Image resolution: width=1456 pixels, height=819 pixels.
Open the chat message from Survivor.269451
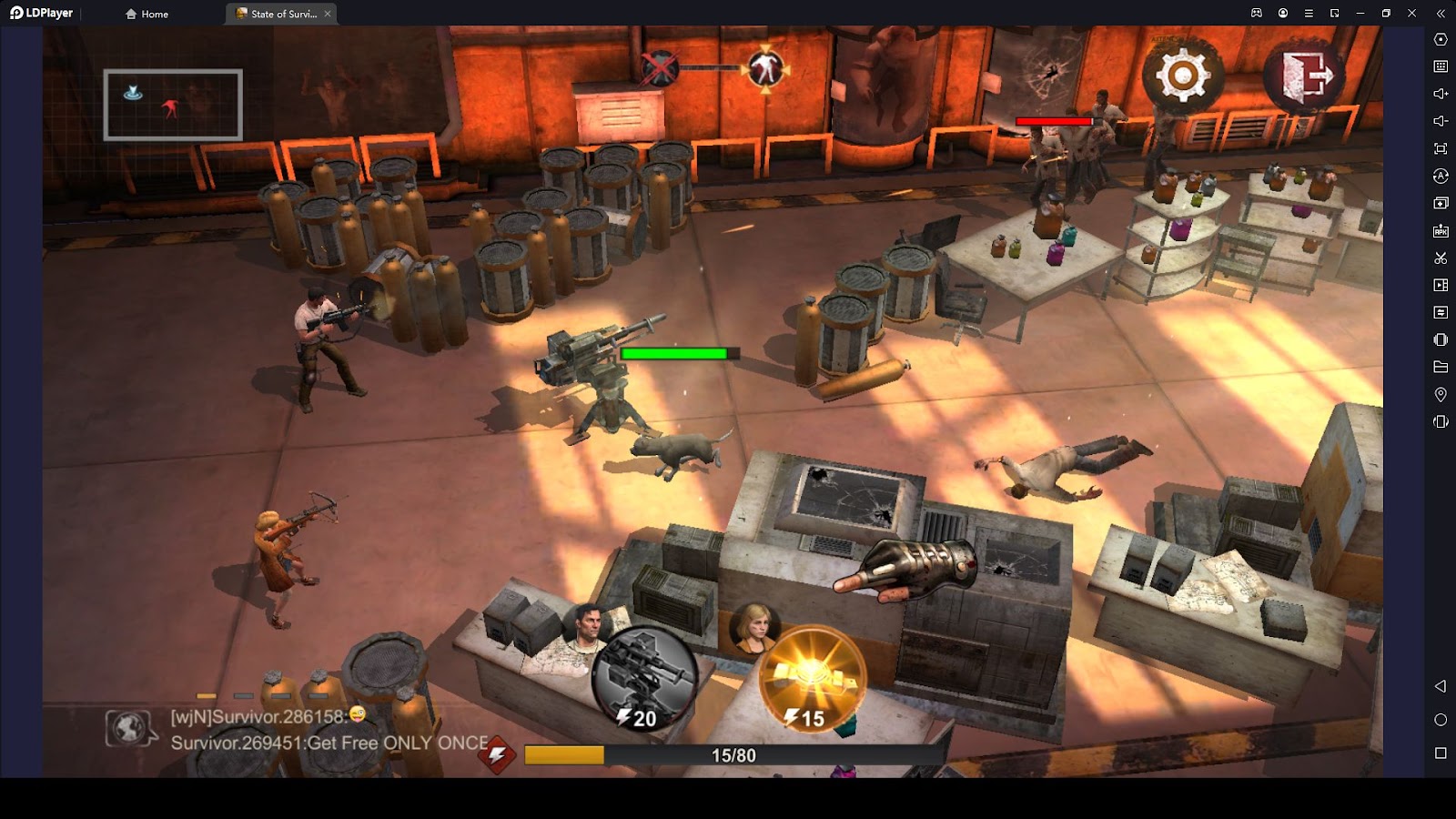[x=329, y=743]
